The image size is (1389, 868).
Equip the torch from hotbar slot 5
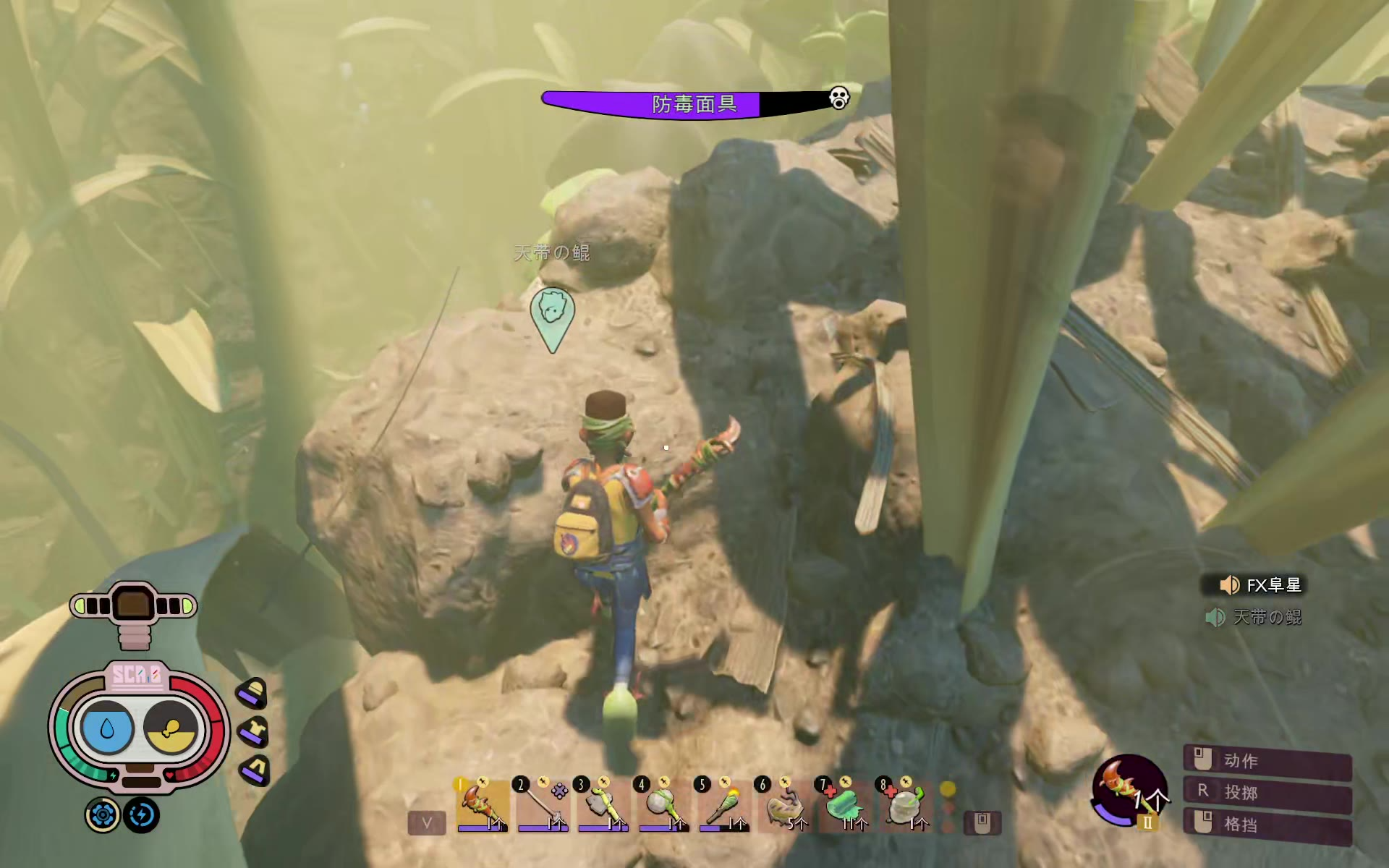[x=723, y=804]
